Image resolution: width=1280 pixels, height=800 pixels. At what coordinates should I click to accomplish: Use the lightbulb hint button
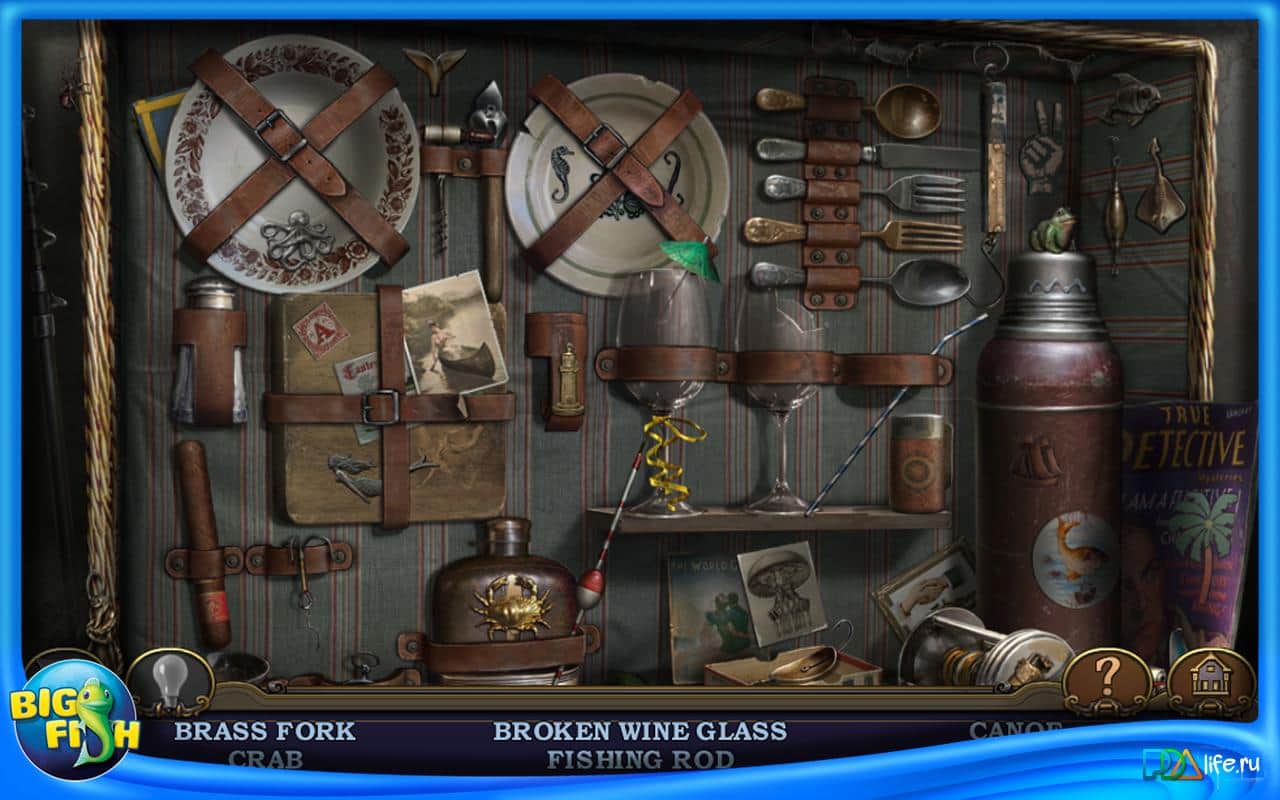pos(170,683)
